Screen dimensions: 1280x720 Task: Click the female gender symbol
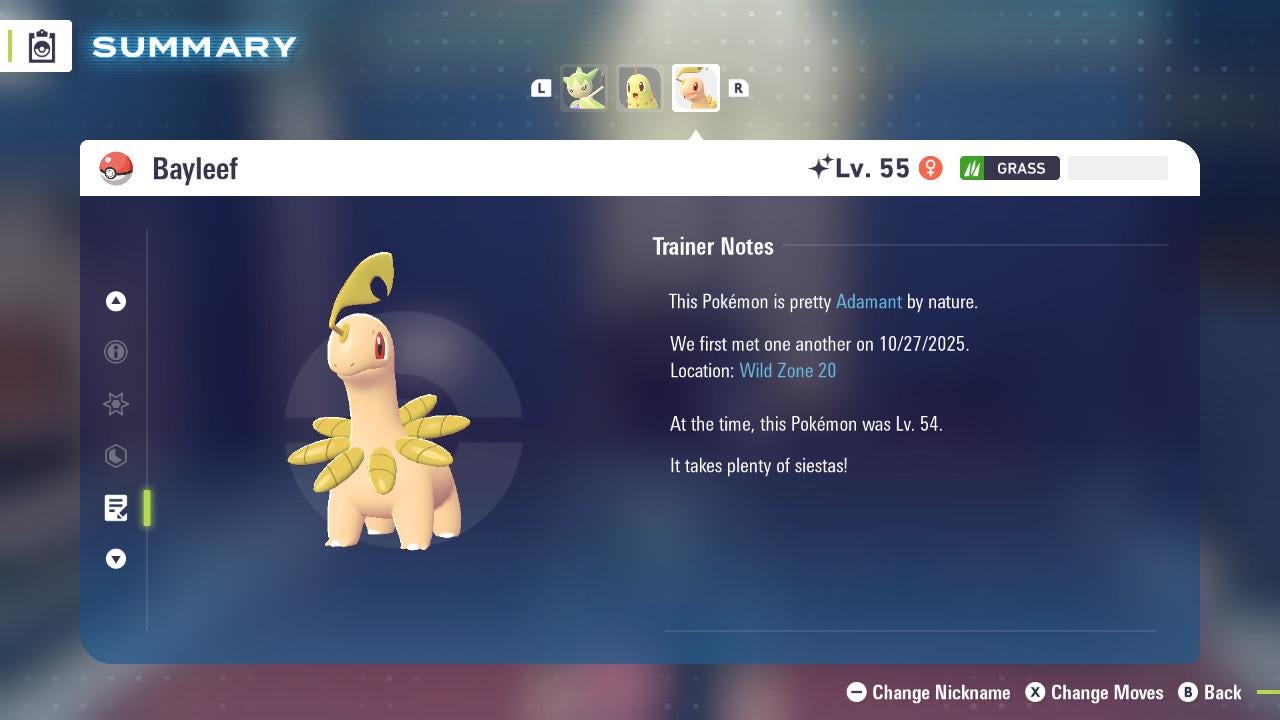tap(930, 168)
